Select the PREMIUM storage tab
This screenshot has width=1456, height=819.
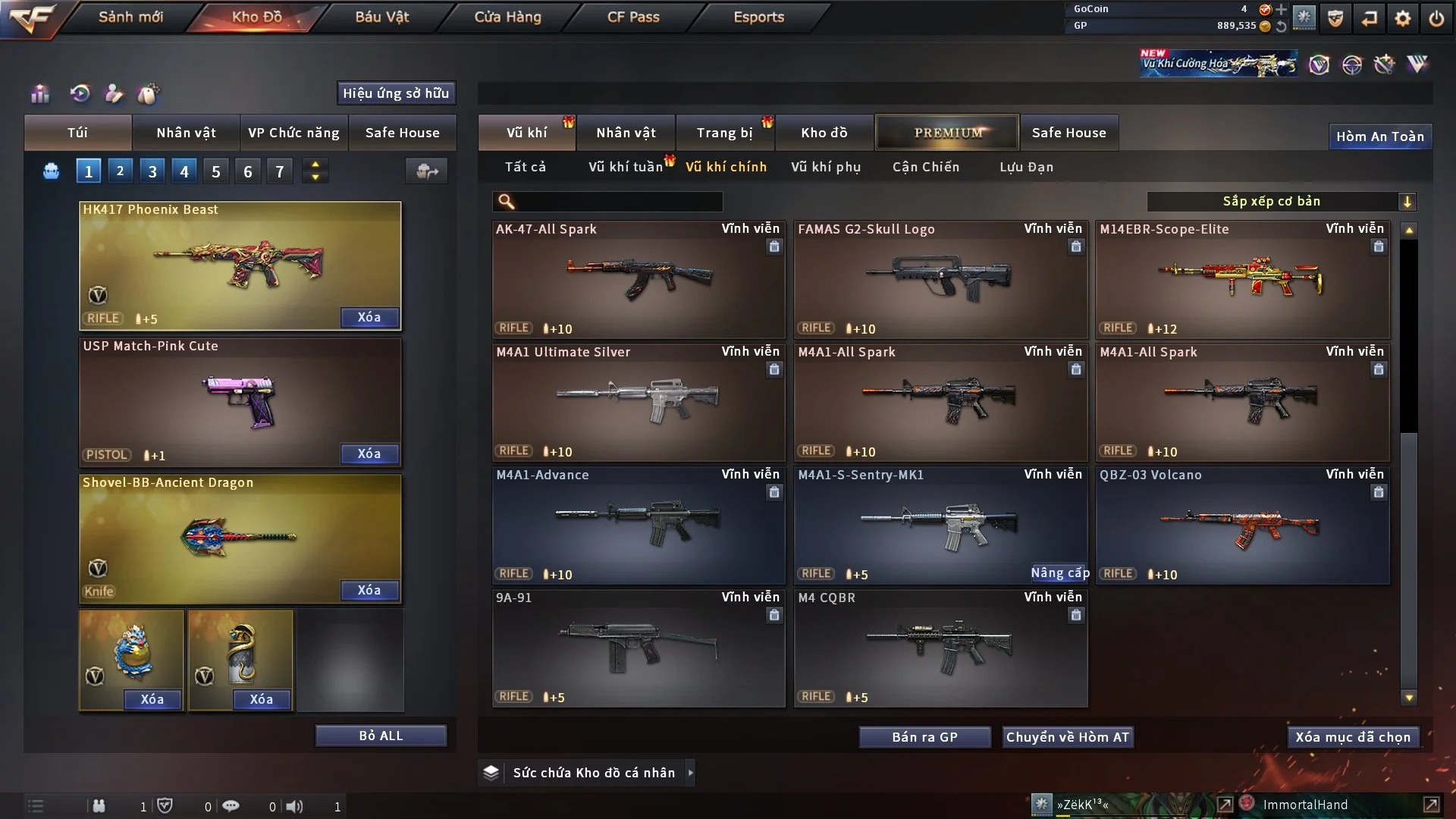tap(947, 133)
